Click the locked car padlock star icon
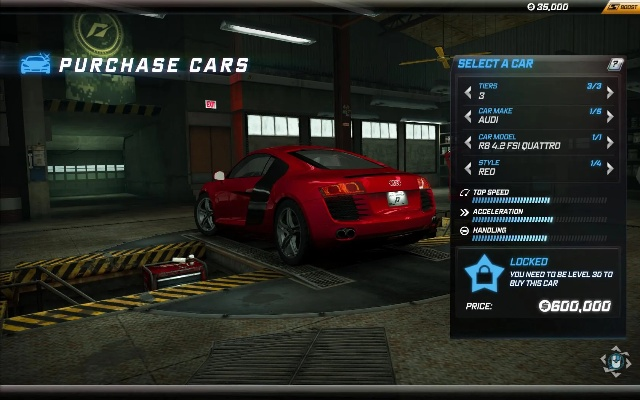The height and width of the screenshot is (400, 640). coord(482,272)
